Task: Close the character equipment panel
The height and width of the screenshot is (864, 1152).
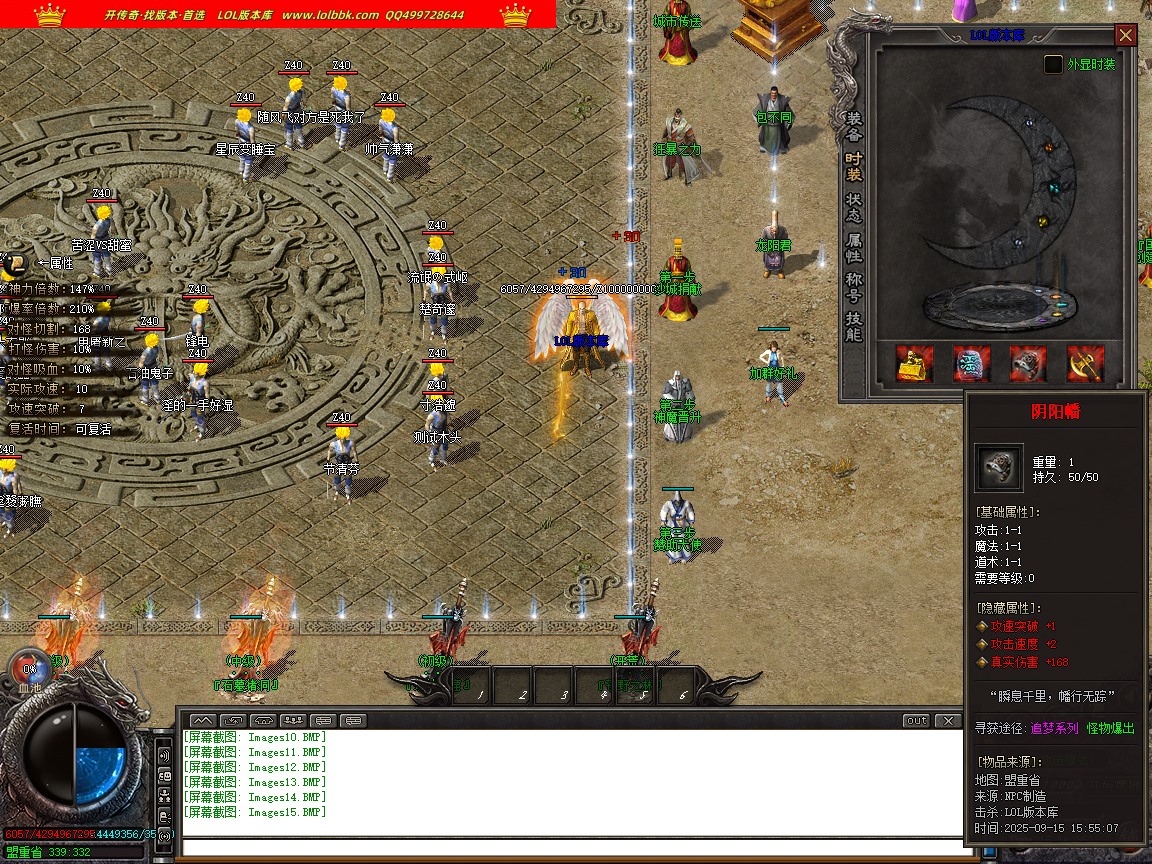Action: (x=1126, y=36)
